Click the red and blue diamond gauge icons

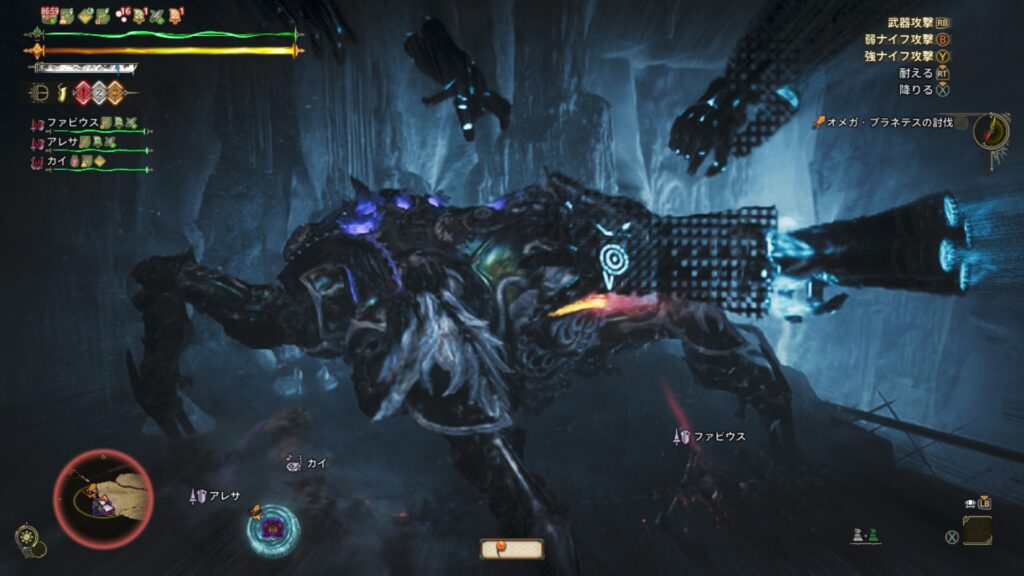pyautogui.click(x=98, y=93)
